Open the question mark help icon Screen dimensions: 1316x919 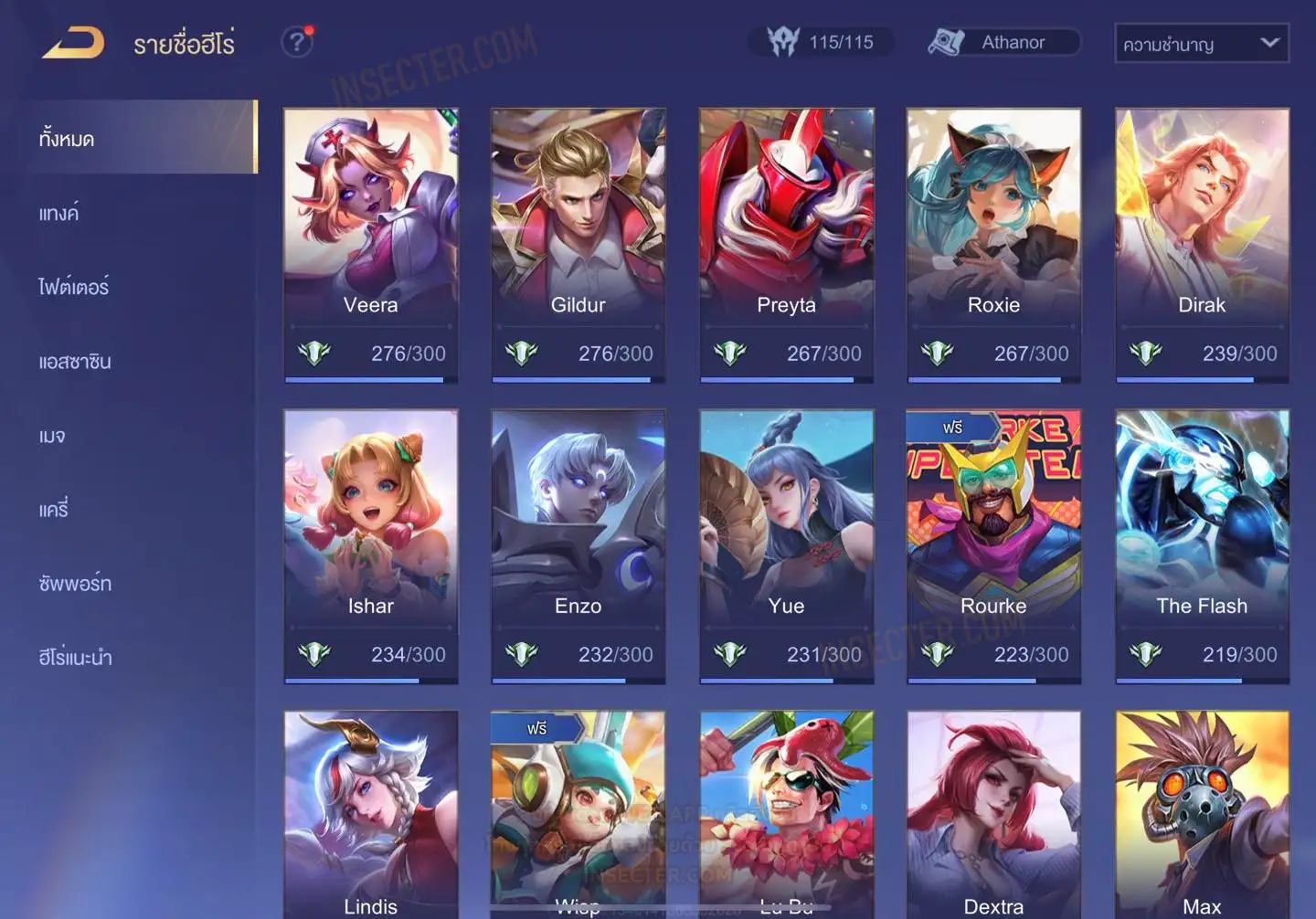tap(296, 42)
